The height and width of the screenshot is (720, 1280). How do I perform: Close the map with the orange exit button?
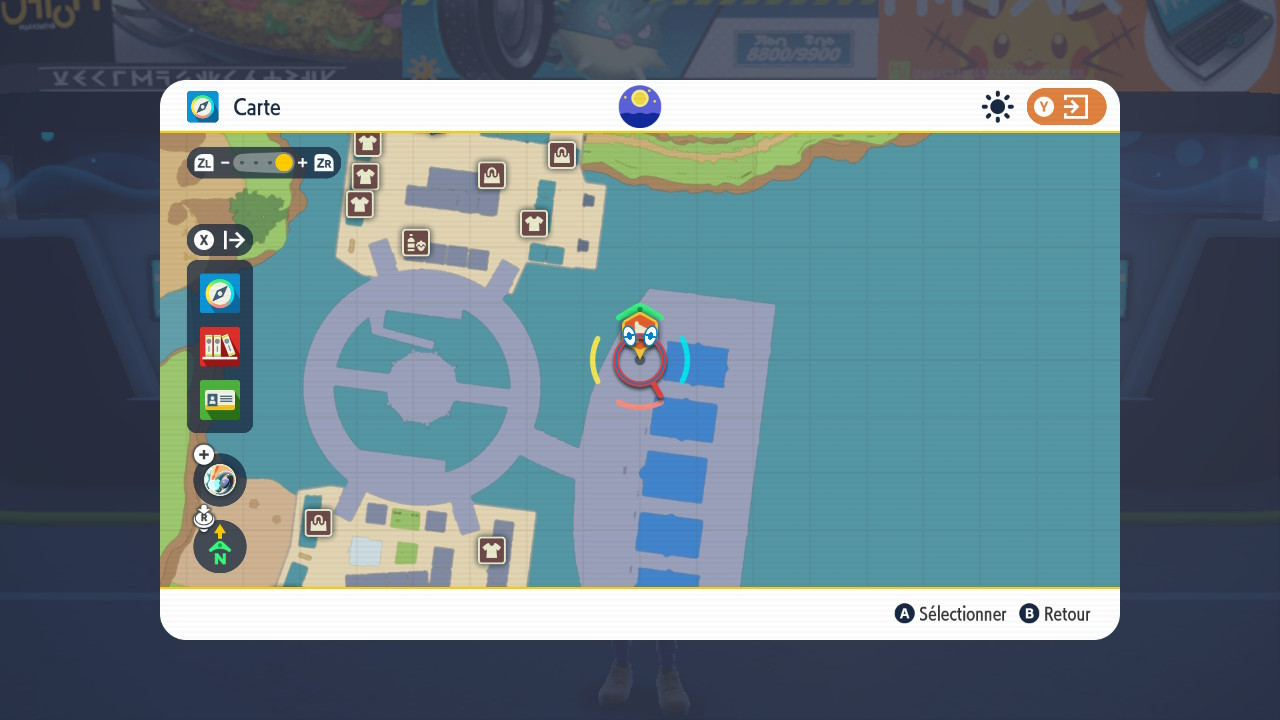pos(1066,107)
